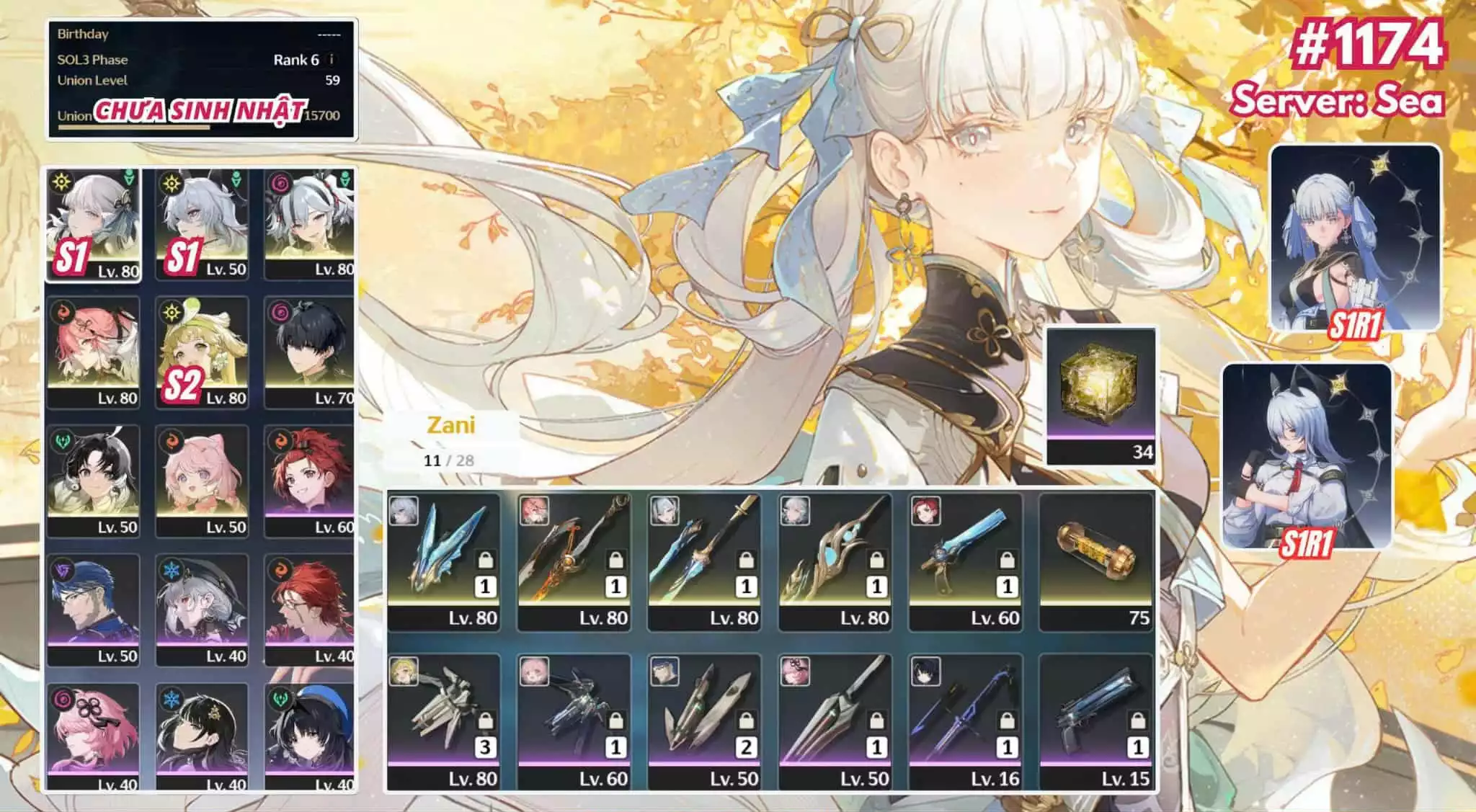The width and height of the screenshot is (1476, 812).
Task: Choose the gray gauntlets with rank 3
Action: click(444, 722)
